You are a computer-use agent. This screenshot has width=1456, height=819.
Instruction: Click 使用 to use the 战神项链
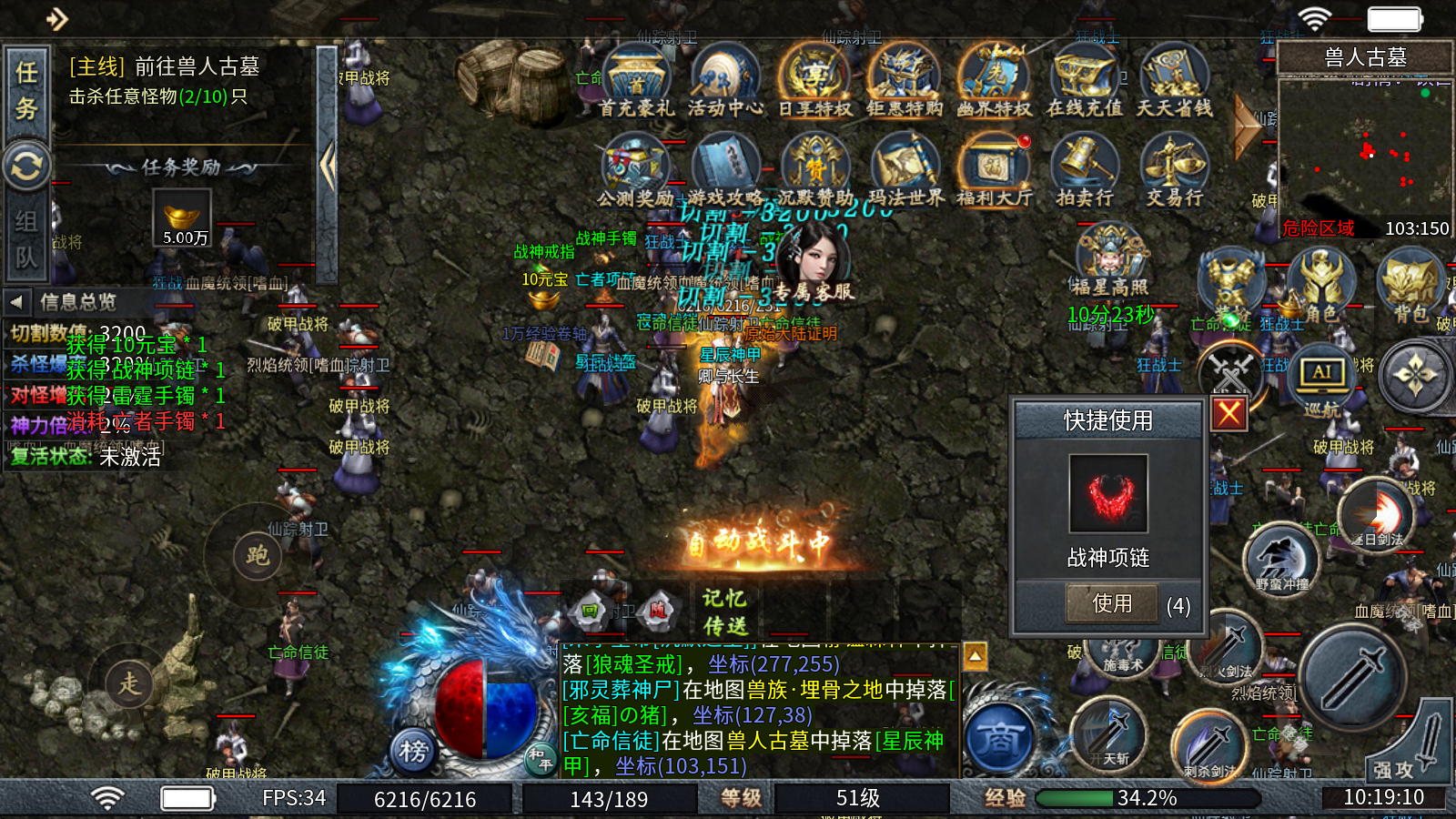point(1112,603)
